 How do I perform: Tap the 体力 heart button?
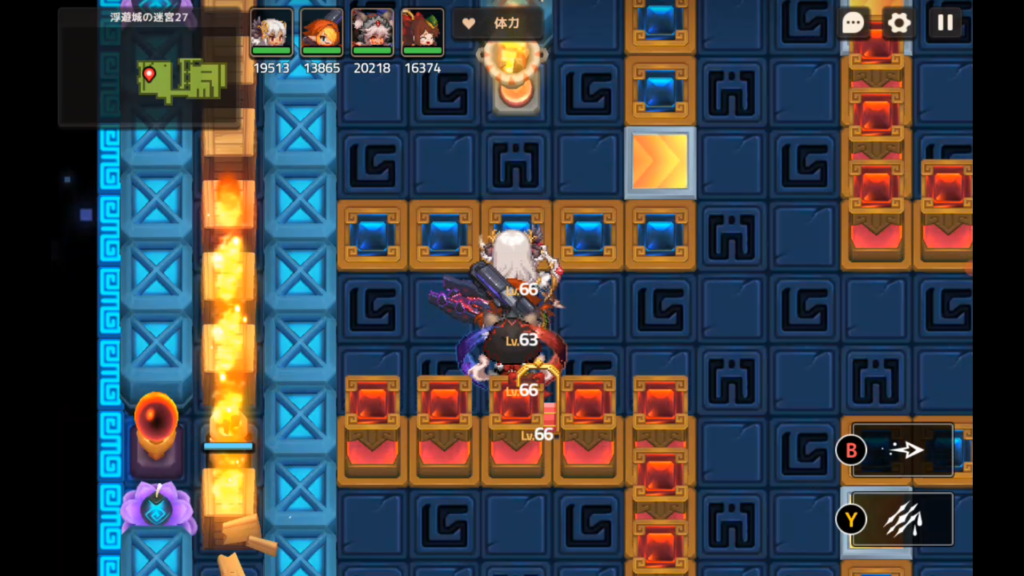(x=497, y=23)
